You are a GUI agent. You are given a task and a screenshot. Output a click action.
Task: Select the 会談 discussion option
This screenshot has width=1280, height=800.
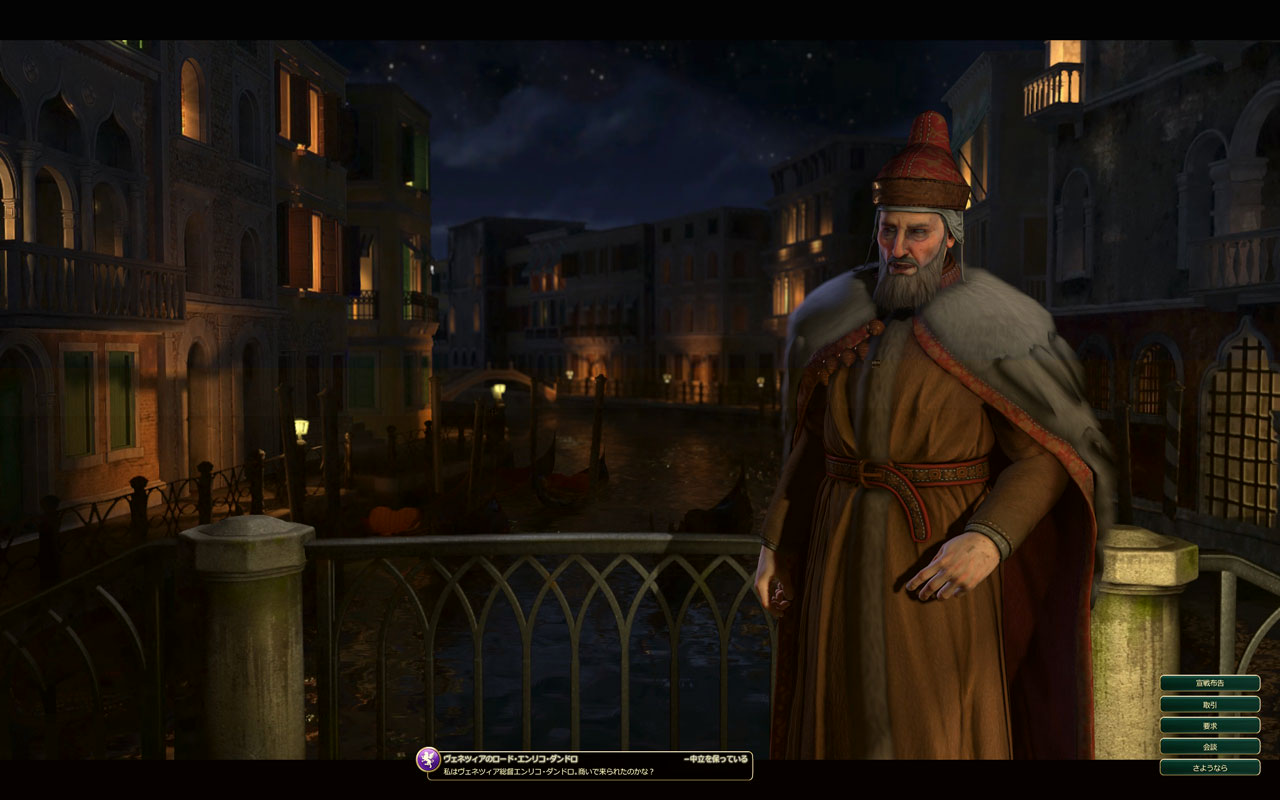click(1209, 746)
